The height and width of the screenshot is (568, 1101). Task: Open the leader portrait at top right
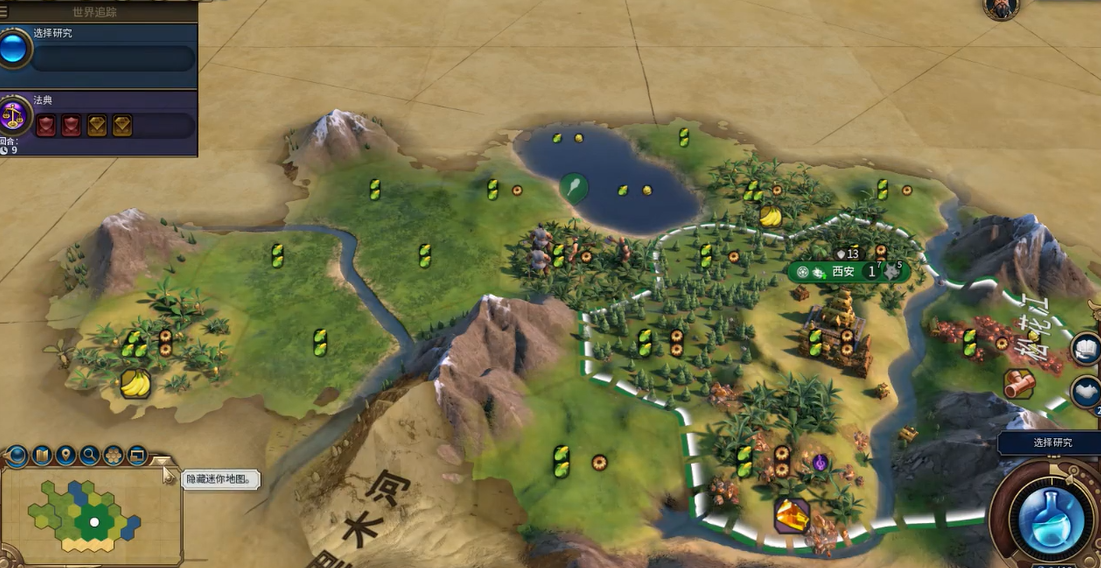tap(1000, 8)
